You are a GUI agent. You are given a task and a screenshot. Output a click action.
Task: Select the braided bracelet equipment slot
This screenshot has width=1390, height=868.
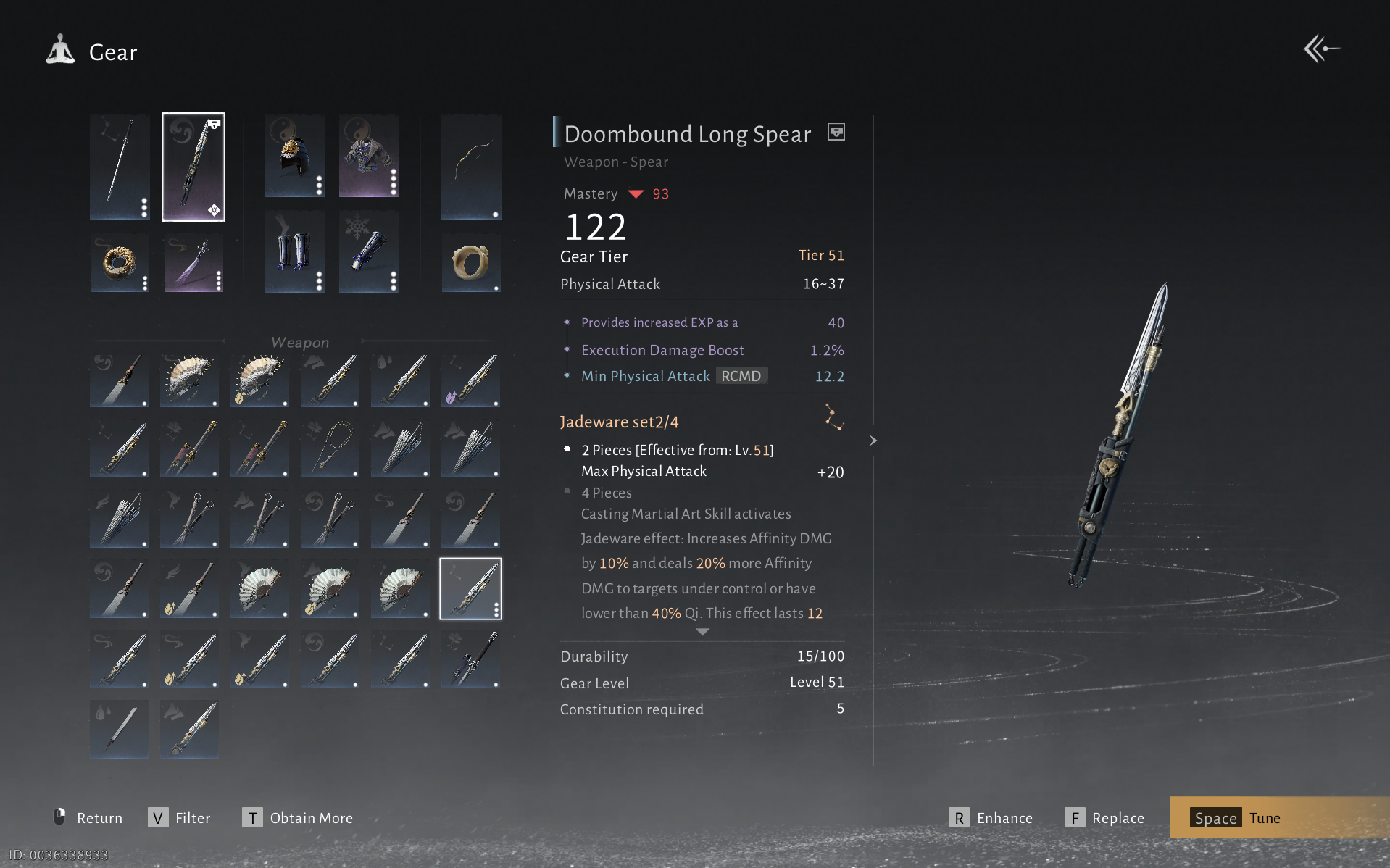[x=120, y=262]
